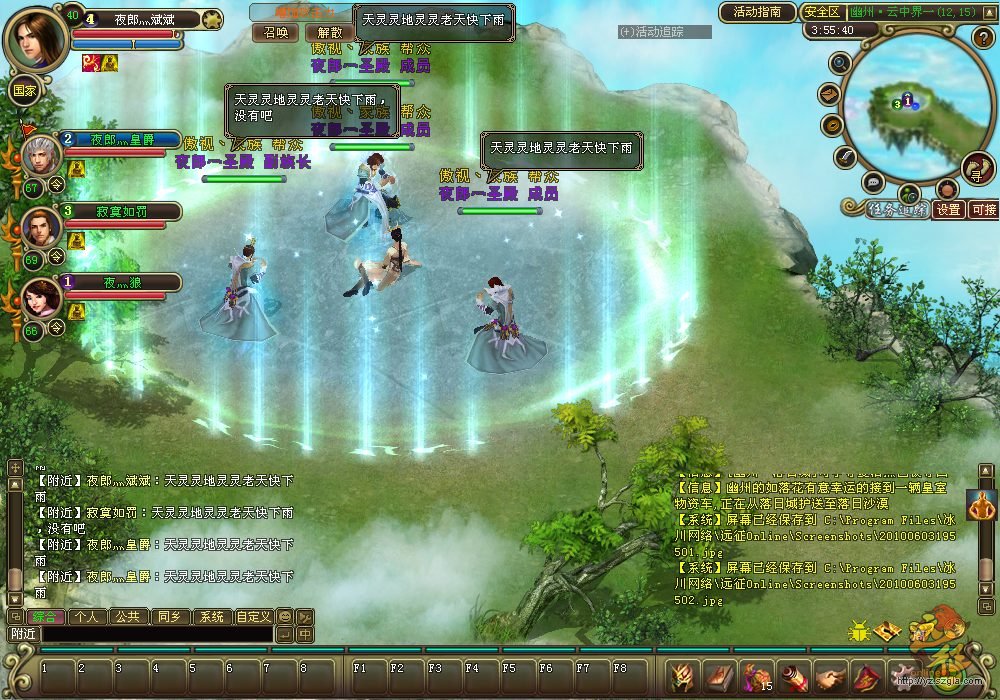Click the 召唤 summon button

(x=274, y=32)
